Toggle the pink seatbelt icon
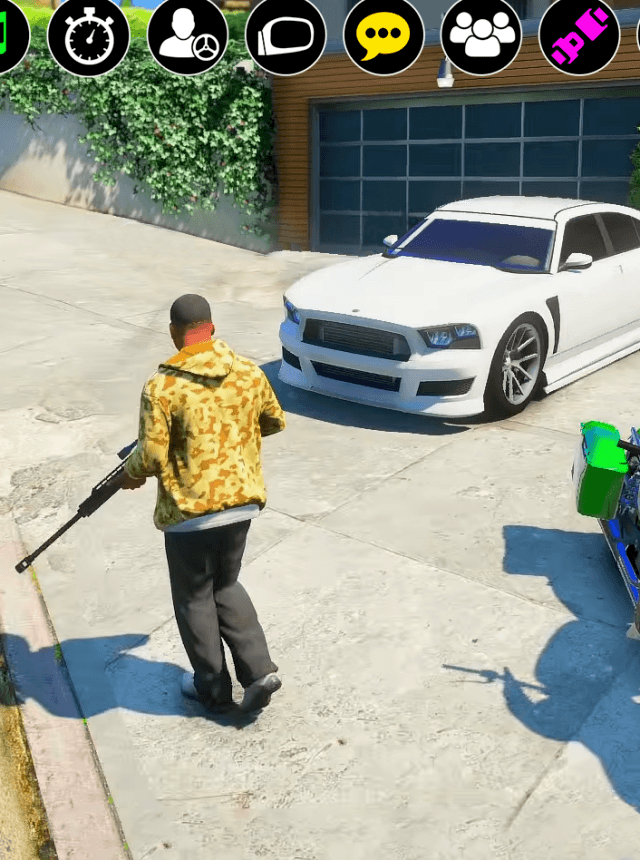 (x=579, y=37)
